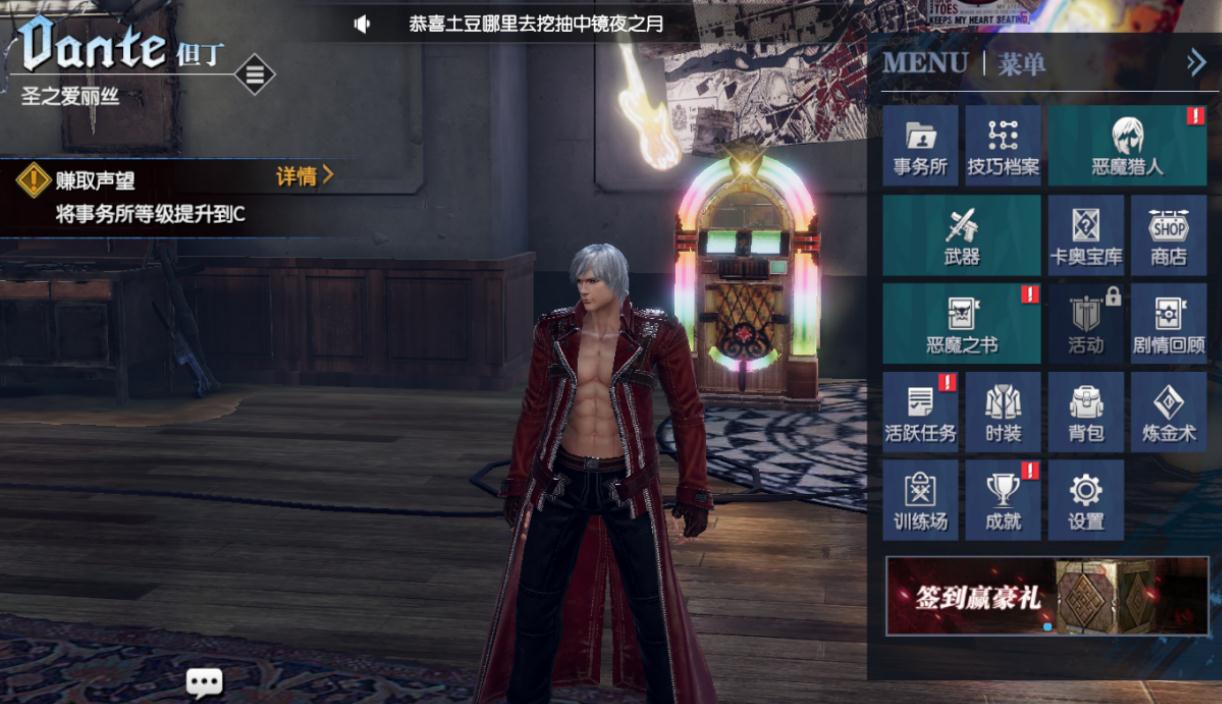Select the 恶魔猎人 demon hunter tile
This screenshot has width=1222, height=704.
click(x=1127, y=146)
